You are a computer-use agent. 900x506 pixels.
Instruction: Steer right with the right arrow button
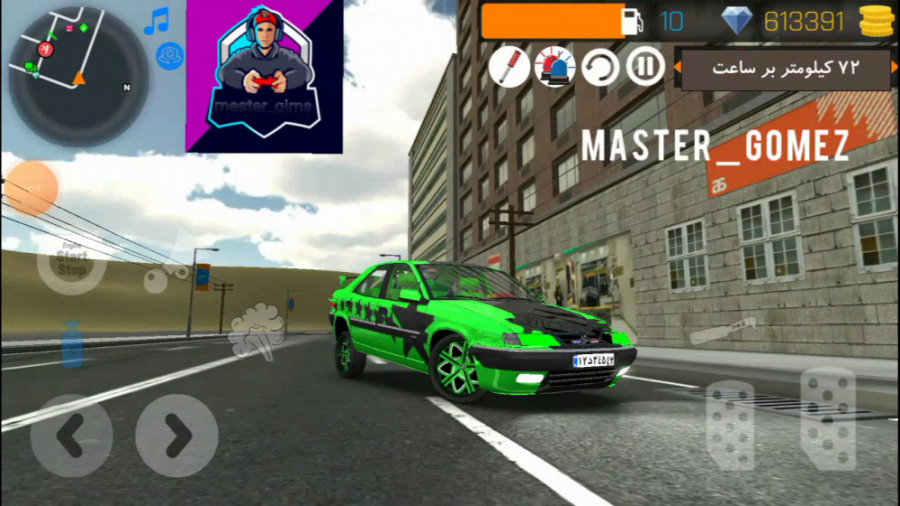click(x=176, y=435)
